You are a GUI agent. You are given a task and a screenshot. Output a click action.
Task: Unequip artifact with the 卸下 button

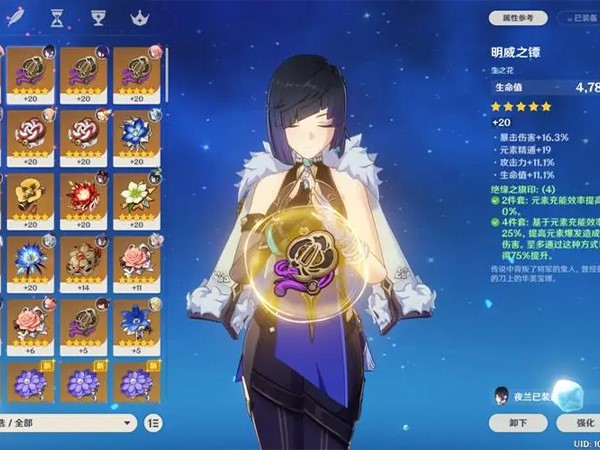[516, 421]
